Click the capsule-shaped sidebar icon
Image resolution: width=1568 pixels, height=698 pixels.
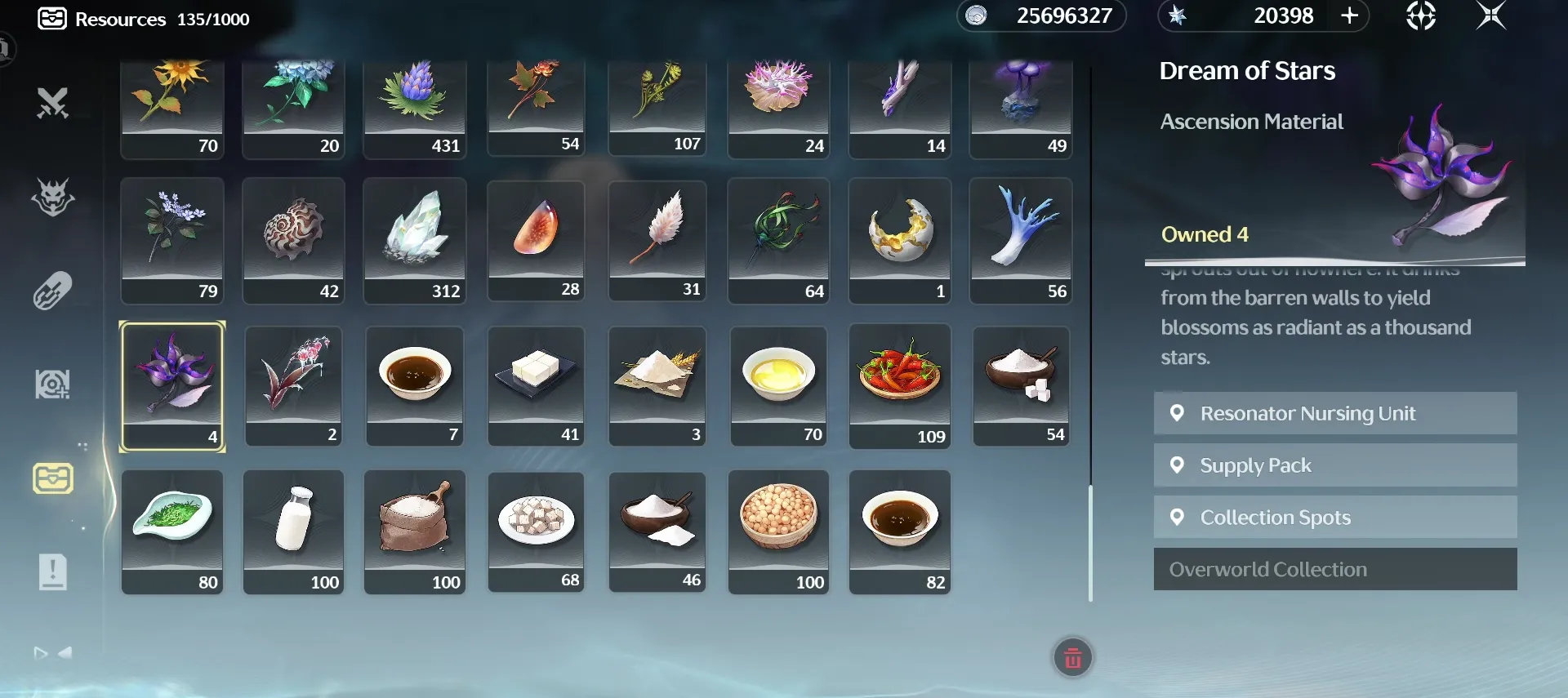[51, 291]
